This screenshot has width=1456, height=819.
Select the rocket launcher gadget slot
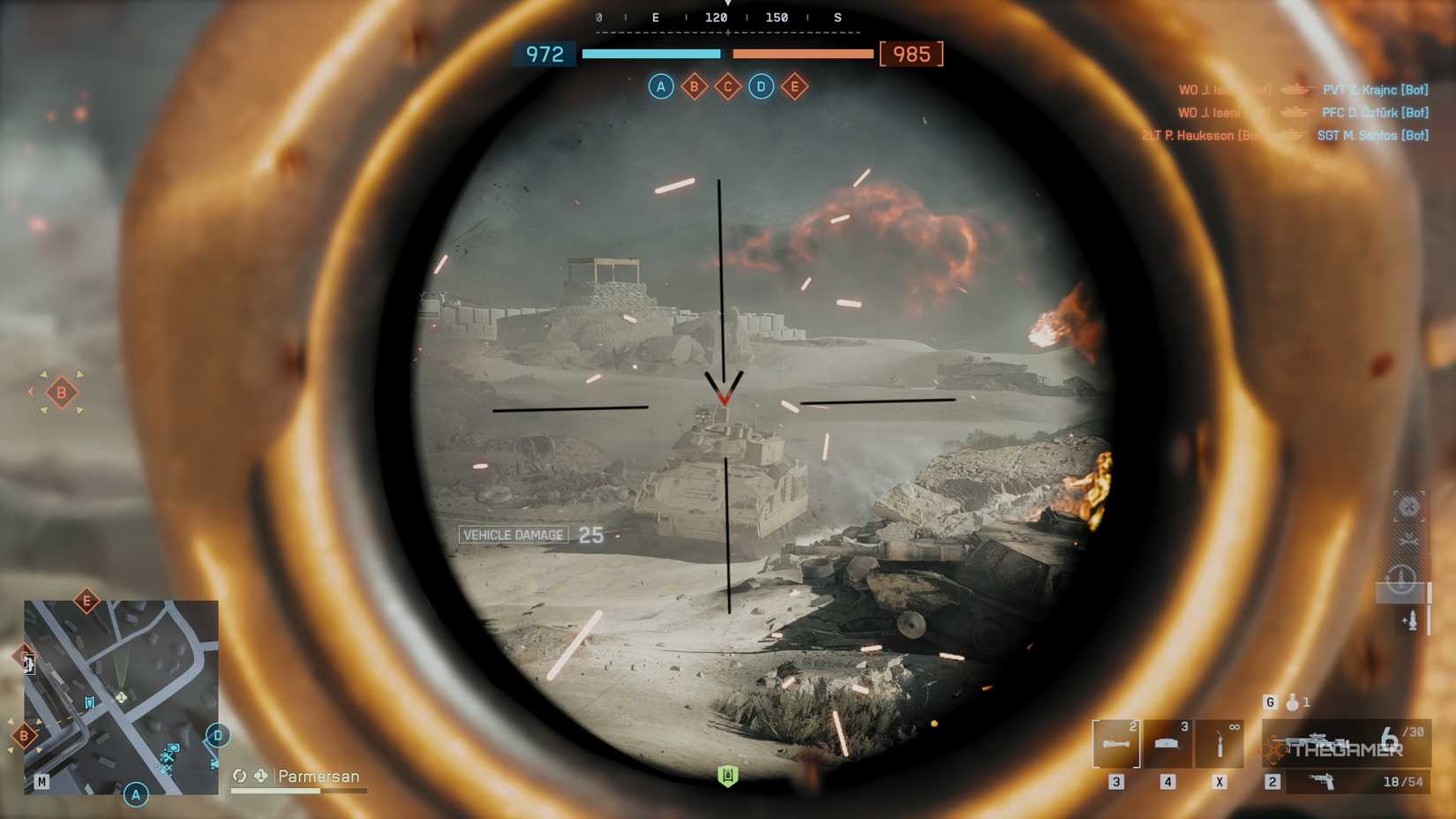pos(1115,743)
